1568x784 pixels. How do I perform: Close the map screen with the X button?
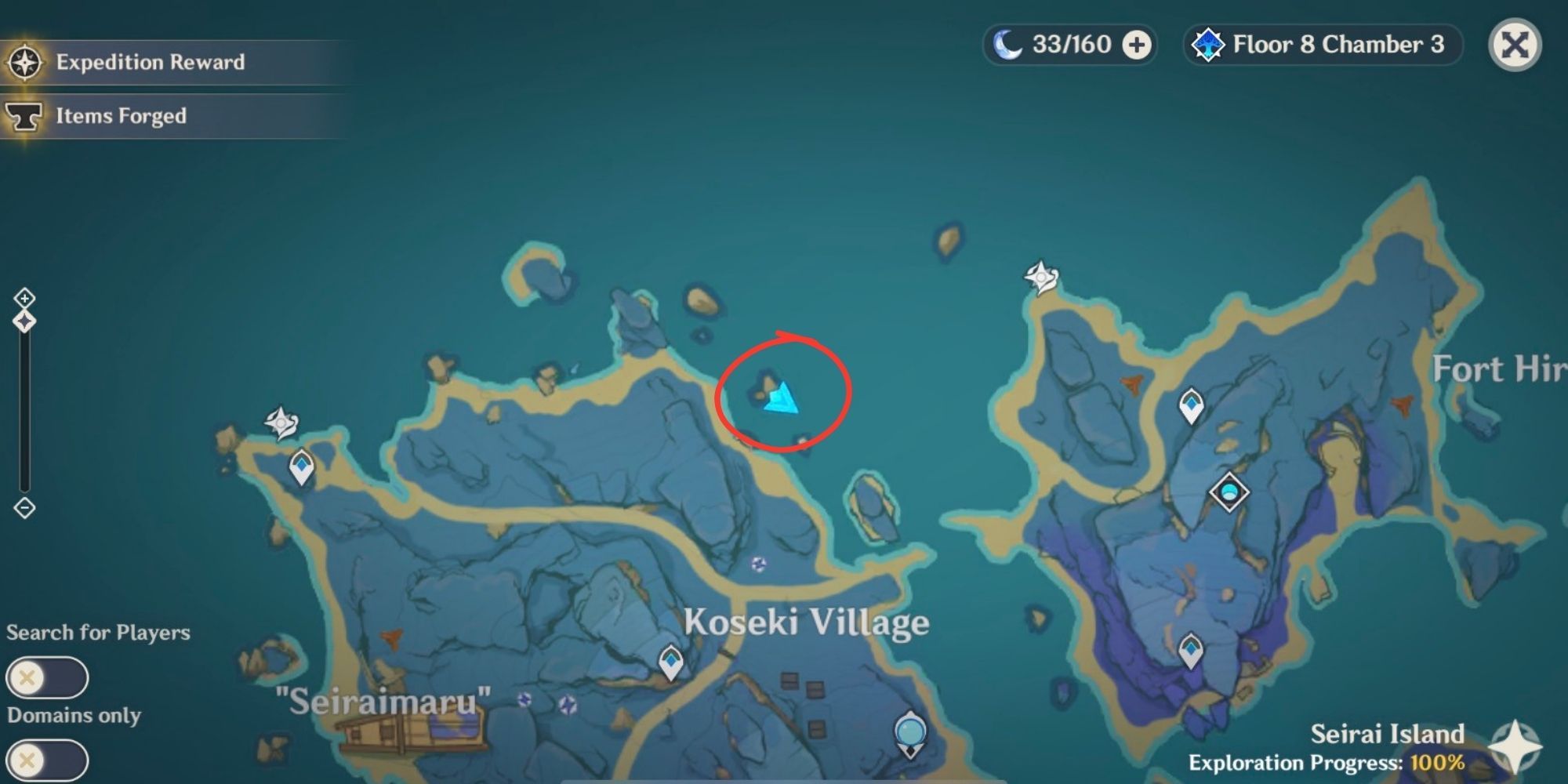[1515, 45]
